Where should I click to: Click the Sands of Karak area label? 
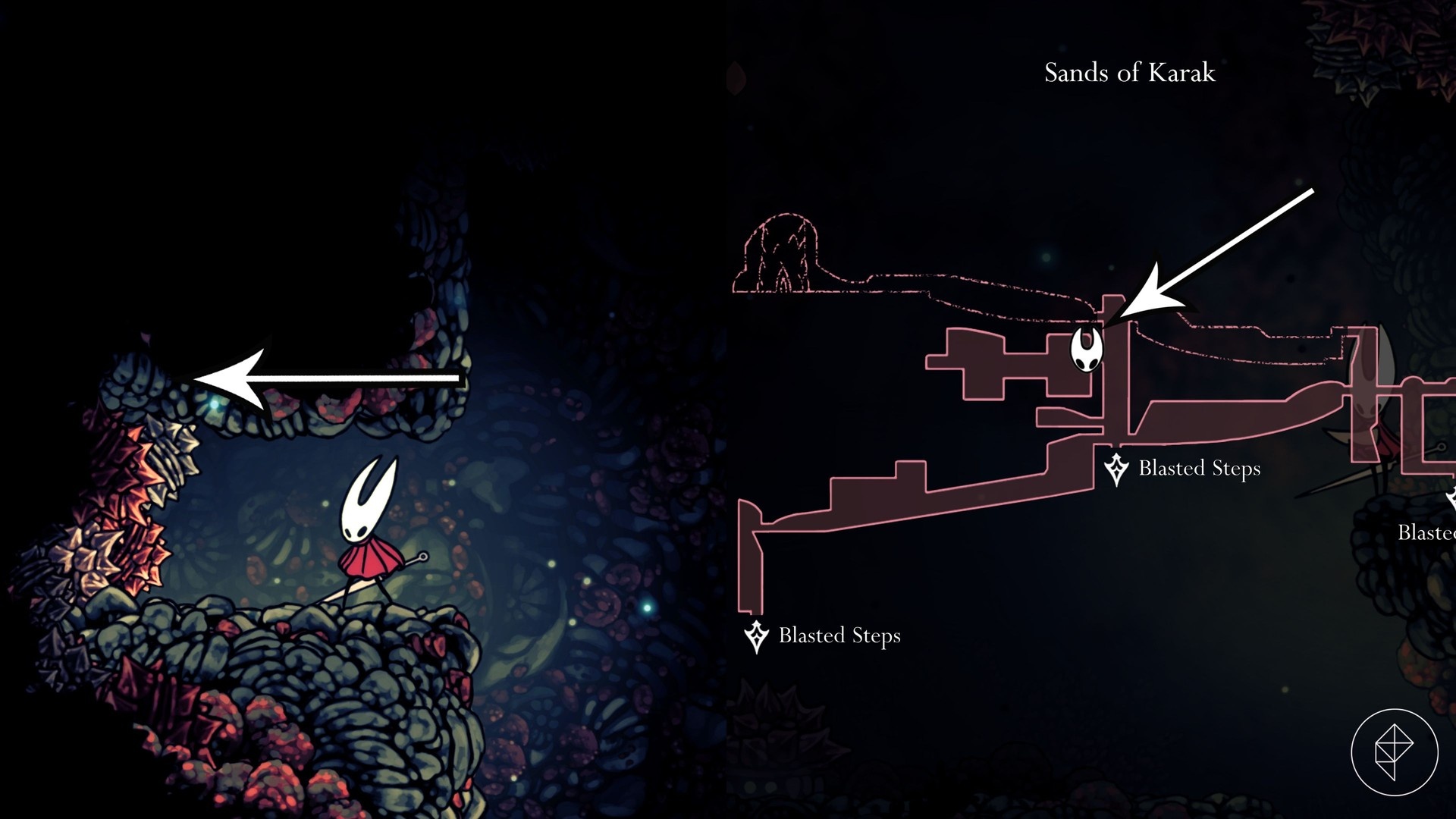pyautogui.click(x=1129, y=73)
